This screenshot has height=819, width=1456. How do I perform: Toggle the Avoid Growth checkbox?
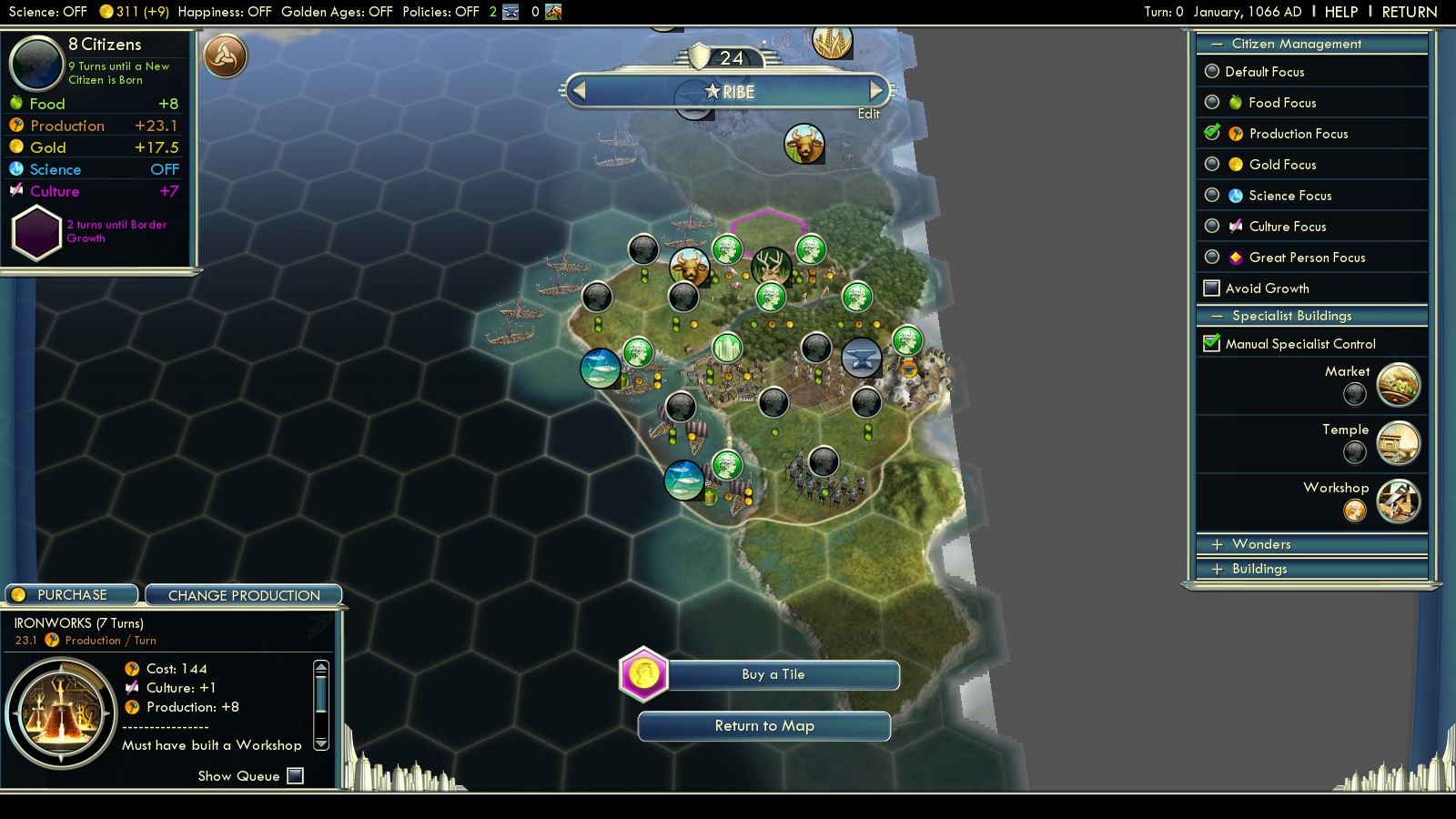(x=1212, y=288)
